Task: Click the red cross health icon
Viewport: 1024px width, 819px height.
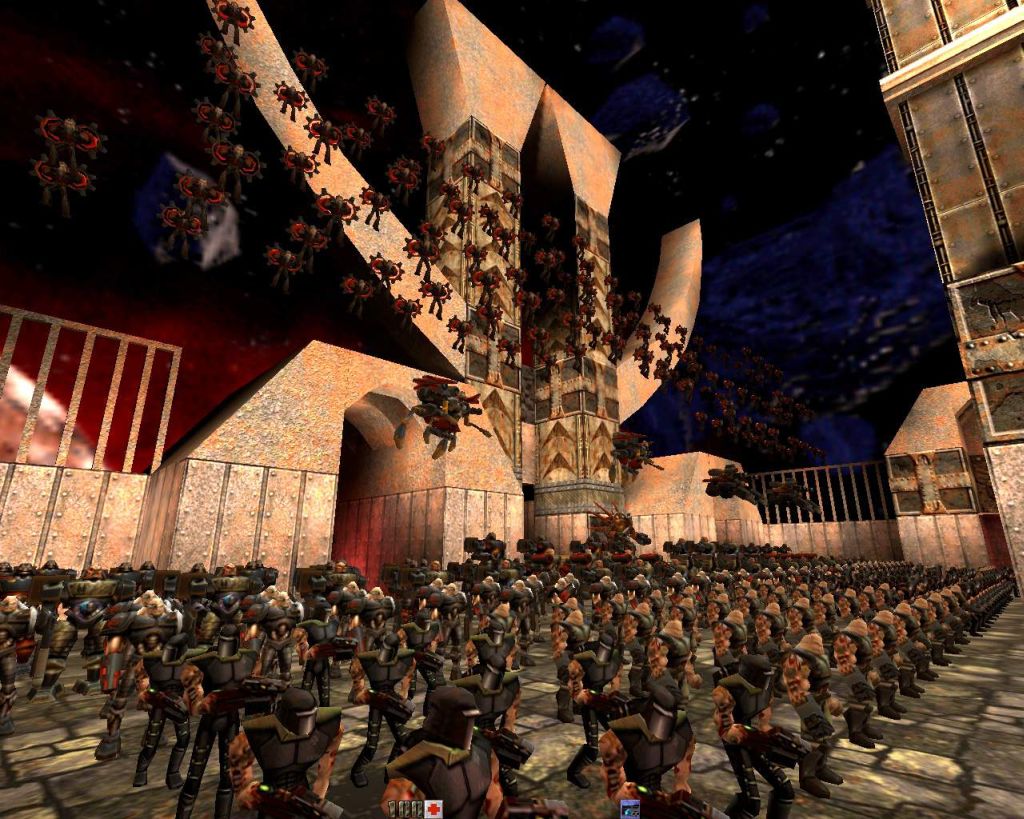Action: (x=433, y=808)
